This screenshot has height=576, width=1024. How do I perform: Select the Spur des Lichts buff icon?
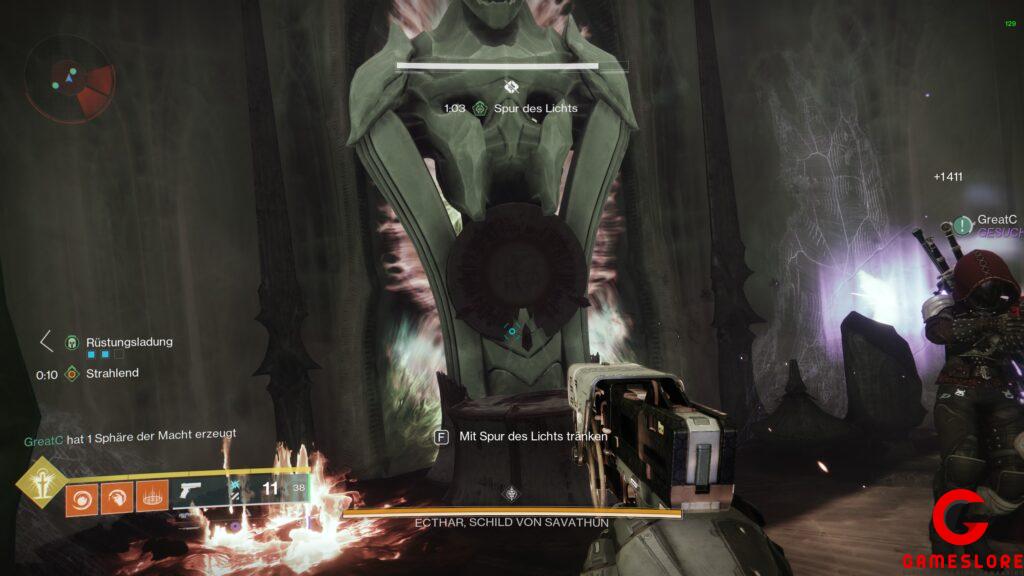pyautogui.click(x=481, y=108)
